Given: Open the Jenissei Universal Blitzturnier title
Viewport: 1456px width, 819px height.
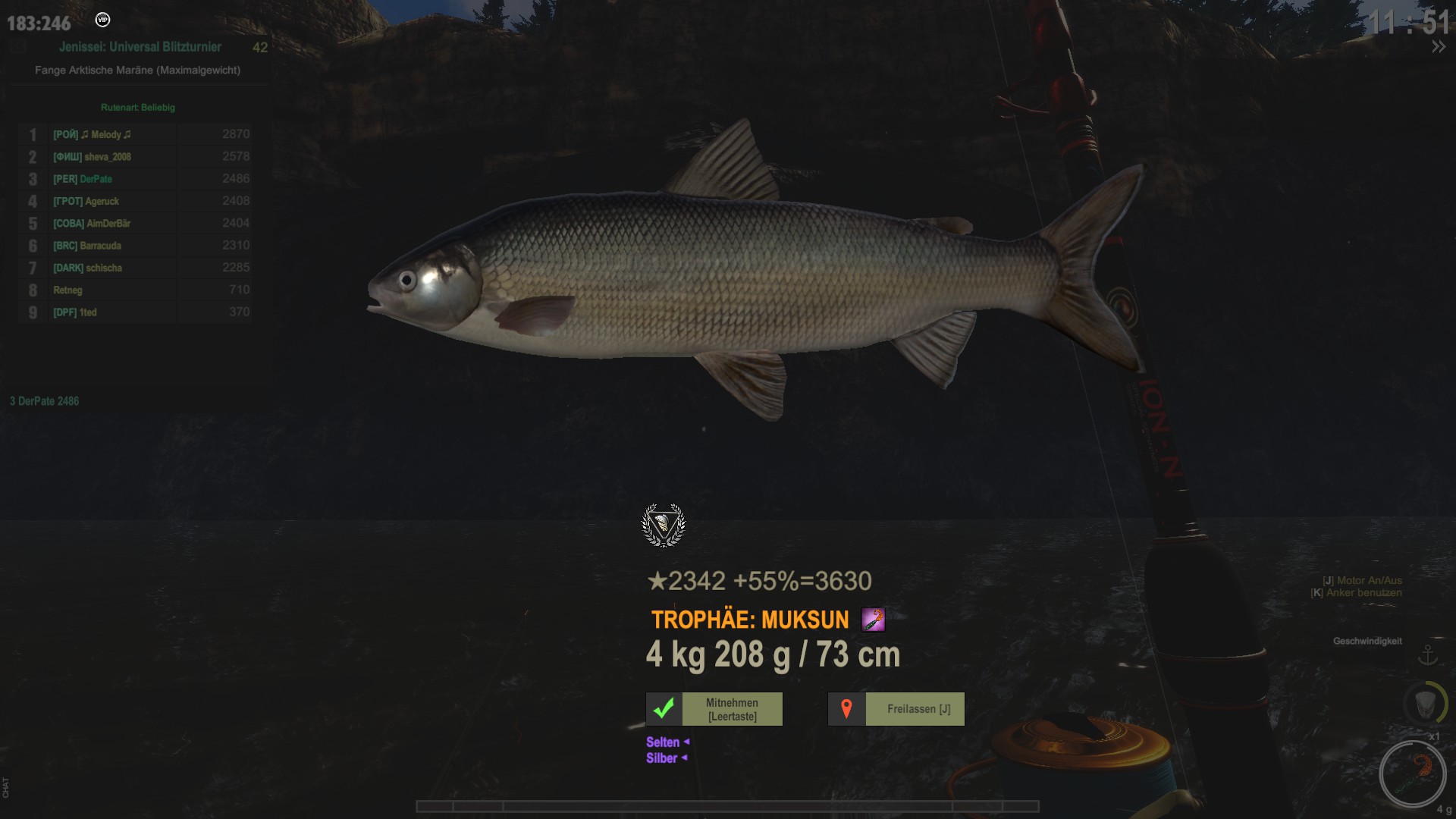Looking at the screenshot, I should pos(140,47).
